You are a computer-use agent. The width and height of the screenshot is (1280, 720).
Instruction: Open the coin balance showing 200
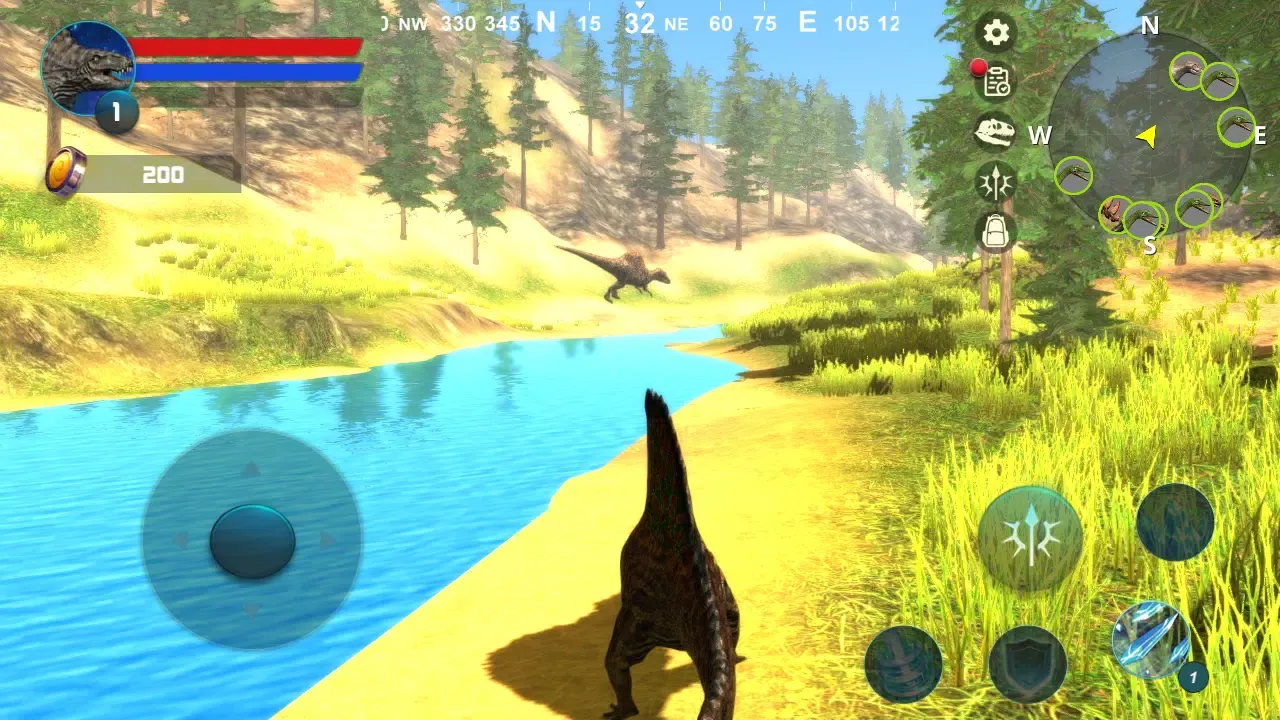point(160,175)
